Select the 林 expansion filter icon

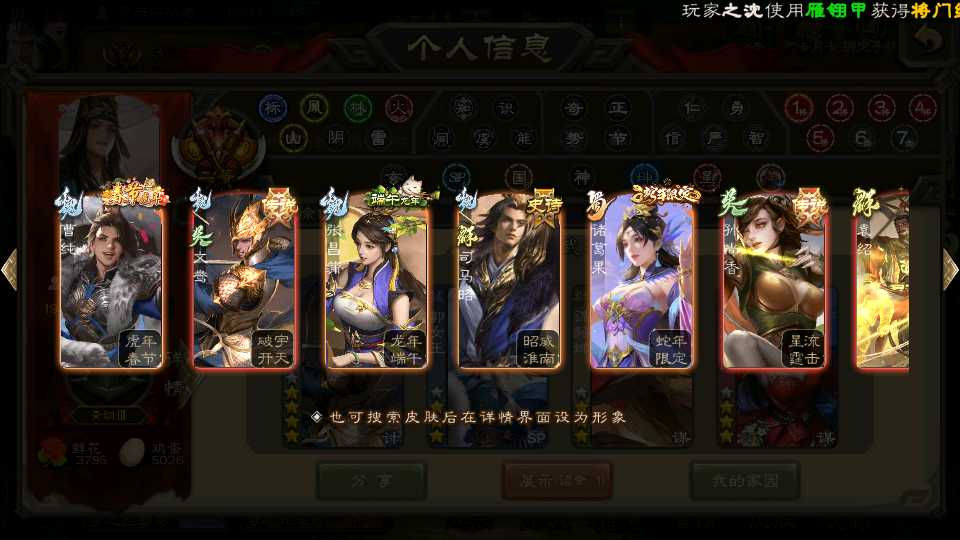pos(358,107)
